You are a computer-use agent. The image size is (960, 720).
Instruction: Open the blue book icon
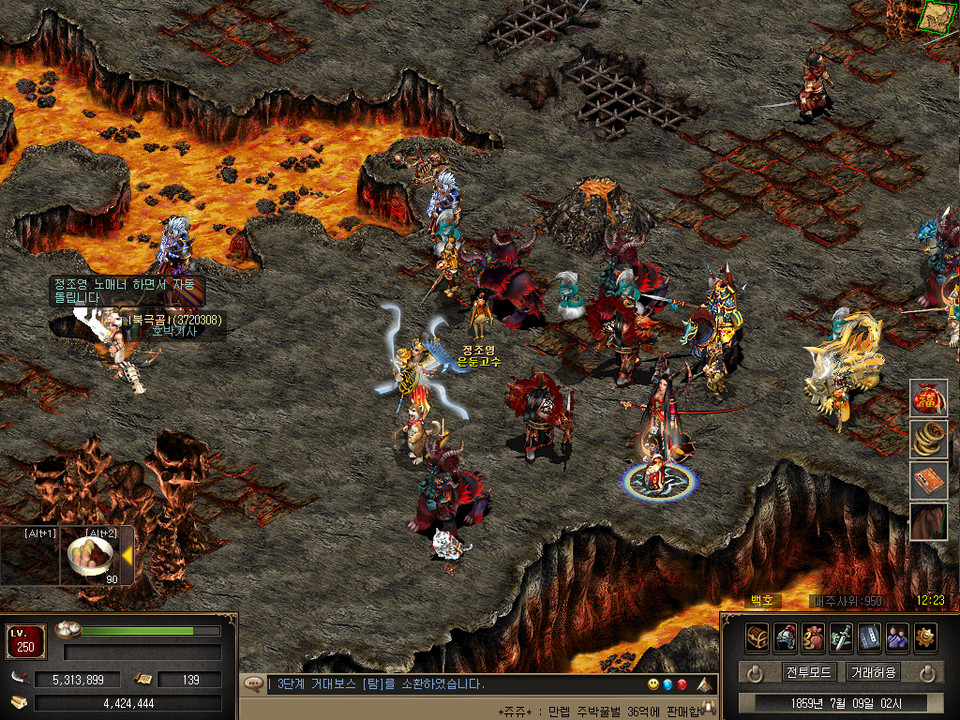click(x=869, y=637)
